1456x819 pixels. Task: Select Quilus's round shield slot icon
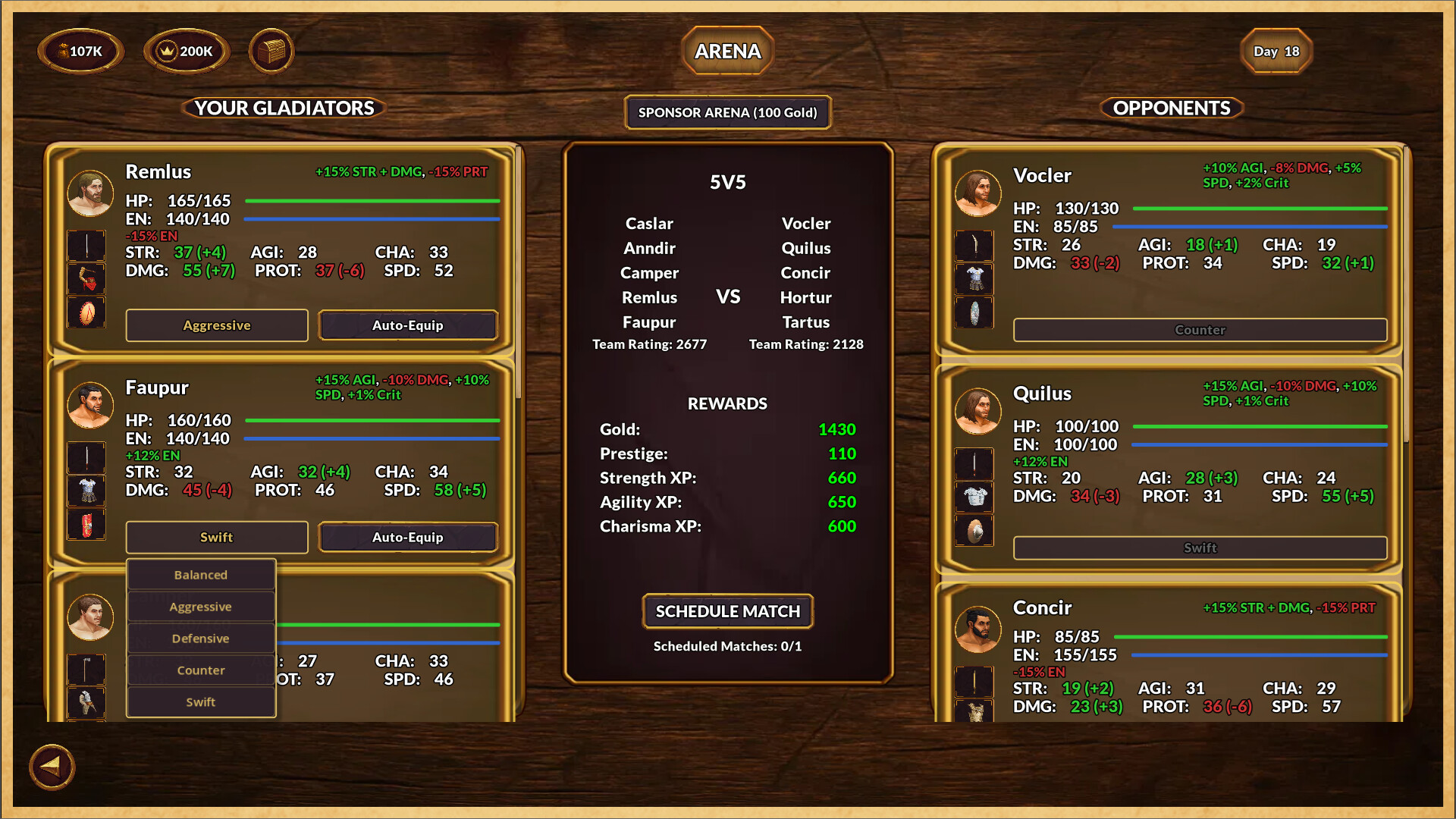click(974, 530)
